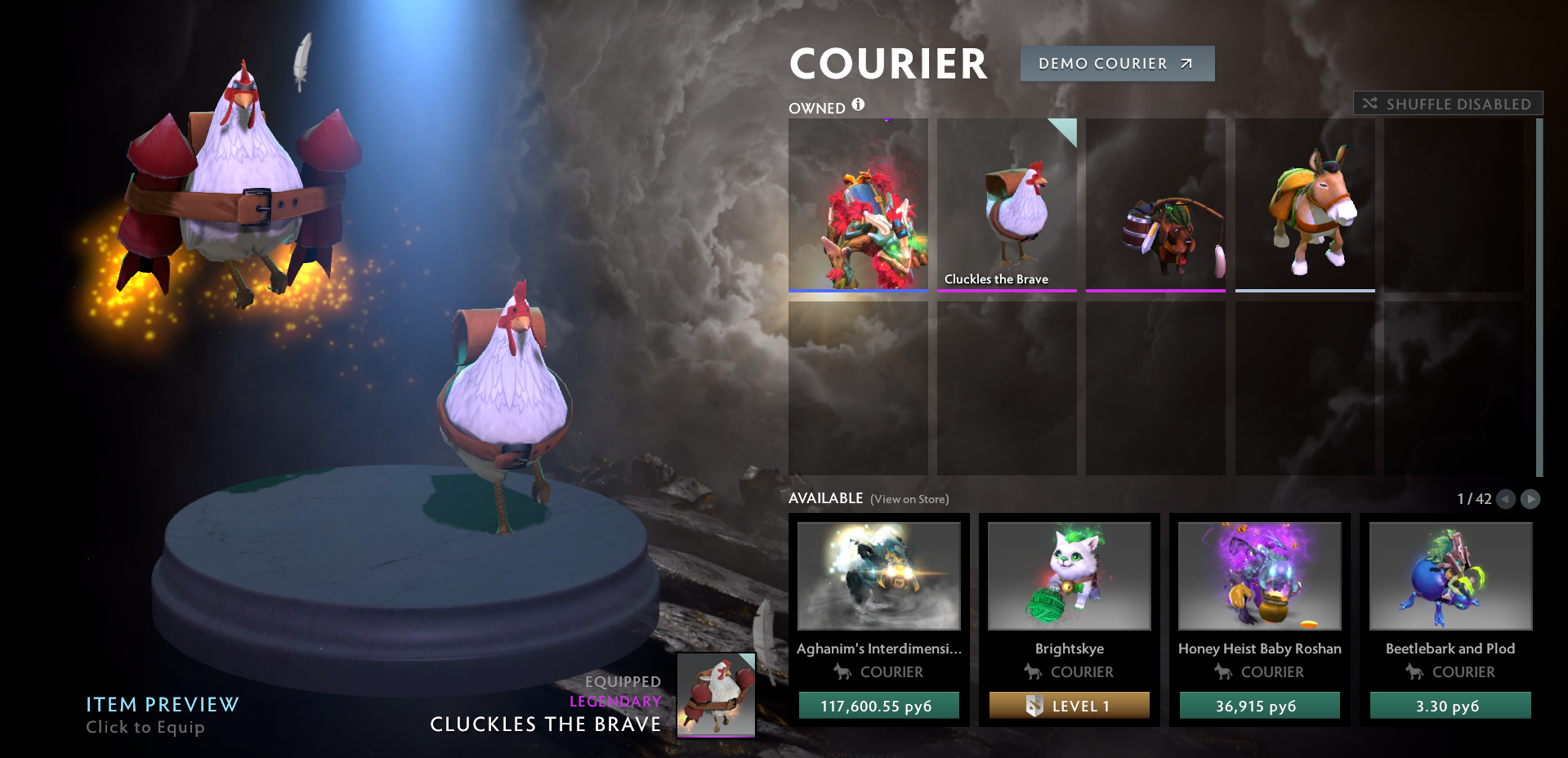Click the courier icon under Aghanim's Interdimensional

pos(842,672)
